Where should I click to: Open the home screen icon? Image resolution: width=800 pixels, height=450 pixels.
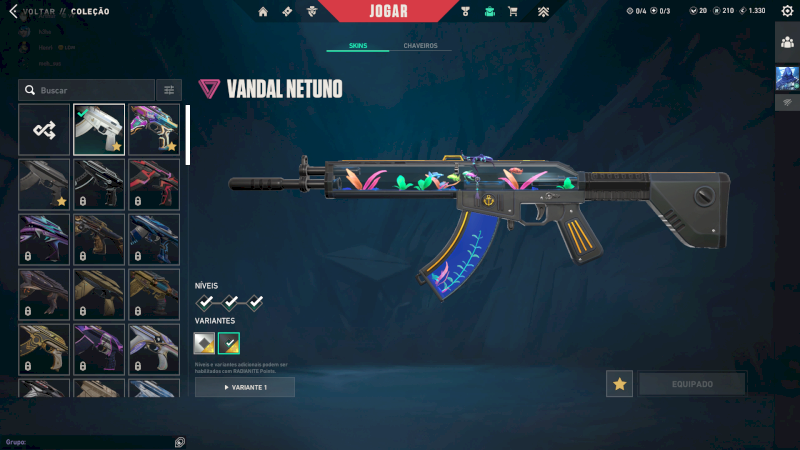click(x=263, y=11)
